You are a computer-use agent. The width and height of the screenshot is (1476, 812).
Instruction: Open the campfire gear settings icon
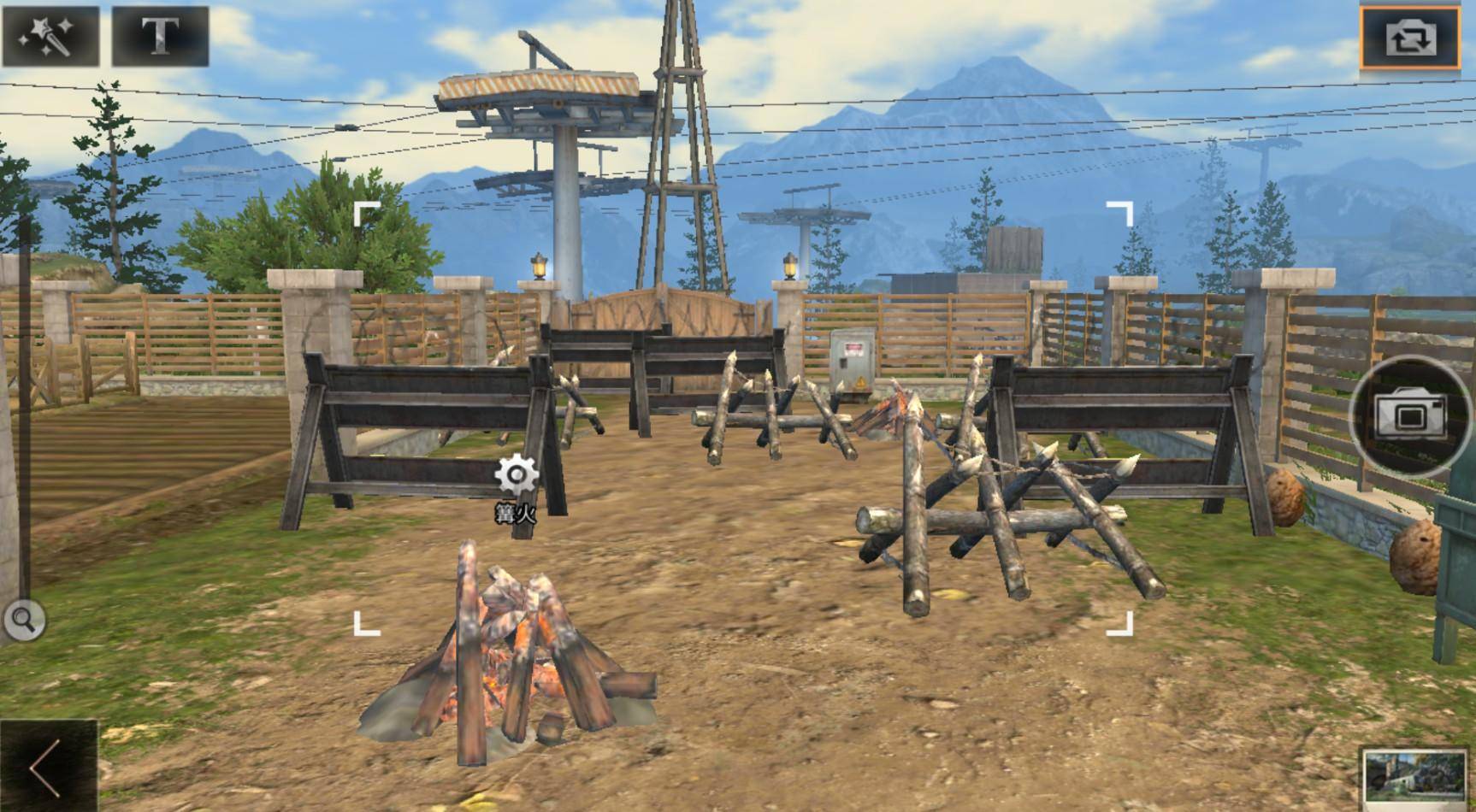517,475
